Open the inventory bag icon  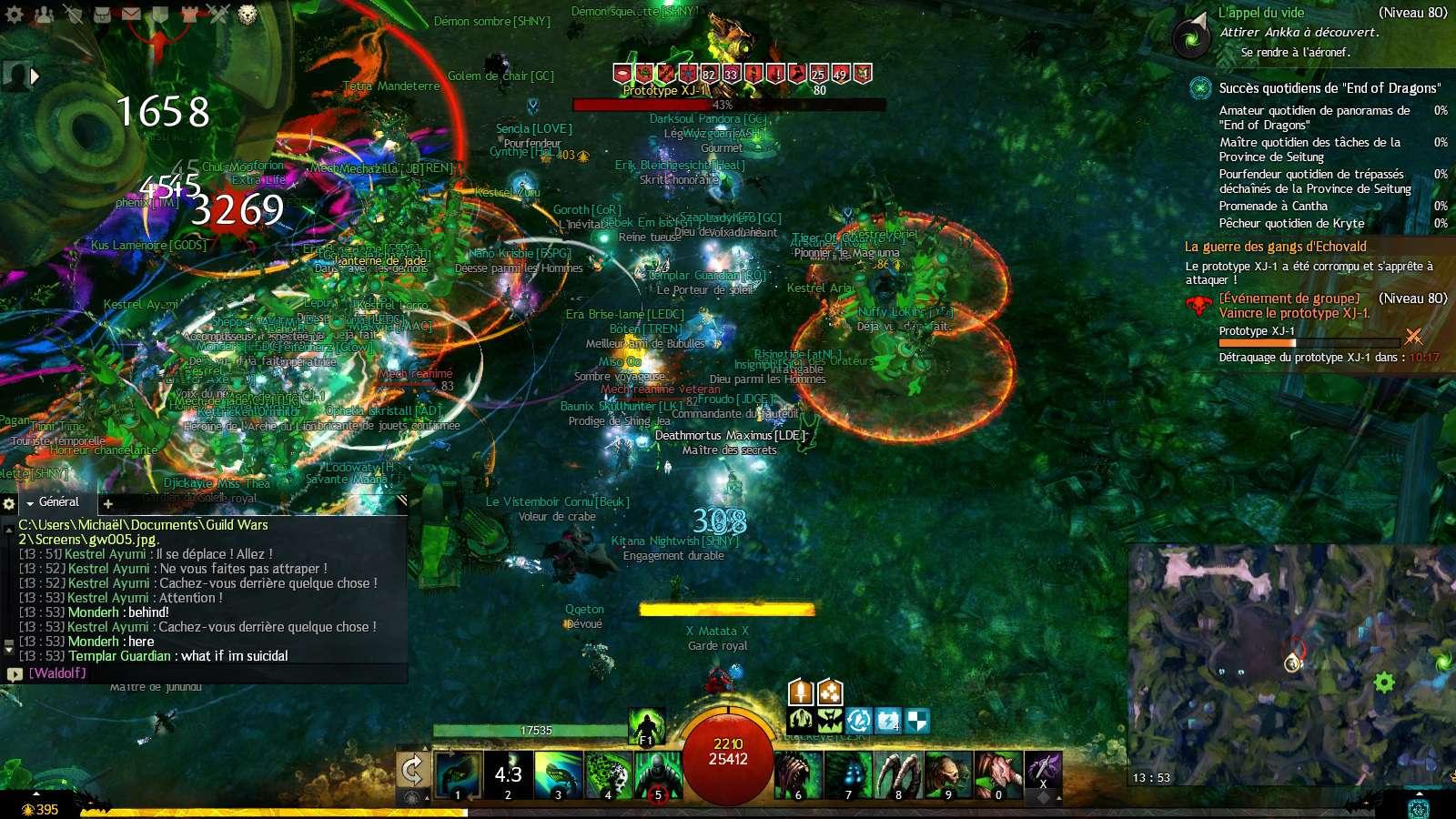click(101, 13)
